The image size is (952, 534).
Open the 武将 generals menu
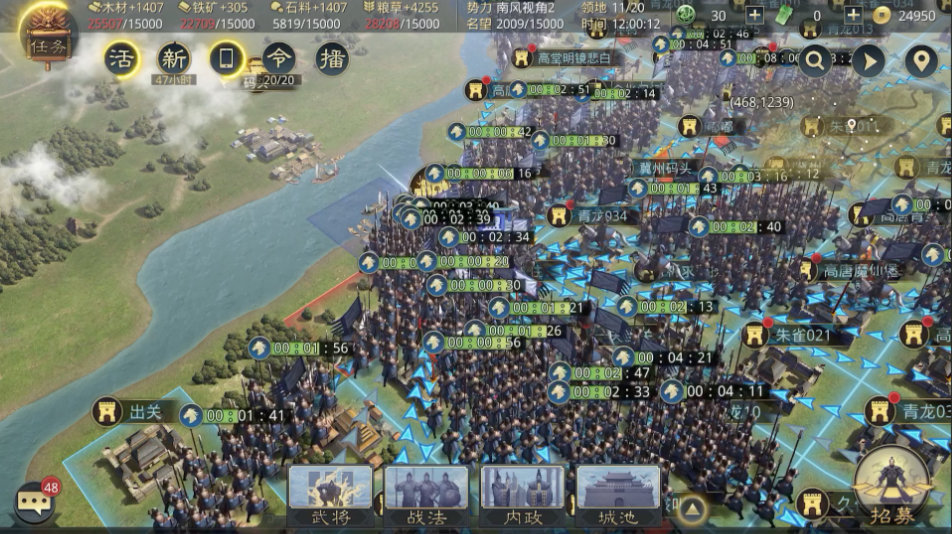click(x=330, y=496)
